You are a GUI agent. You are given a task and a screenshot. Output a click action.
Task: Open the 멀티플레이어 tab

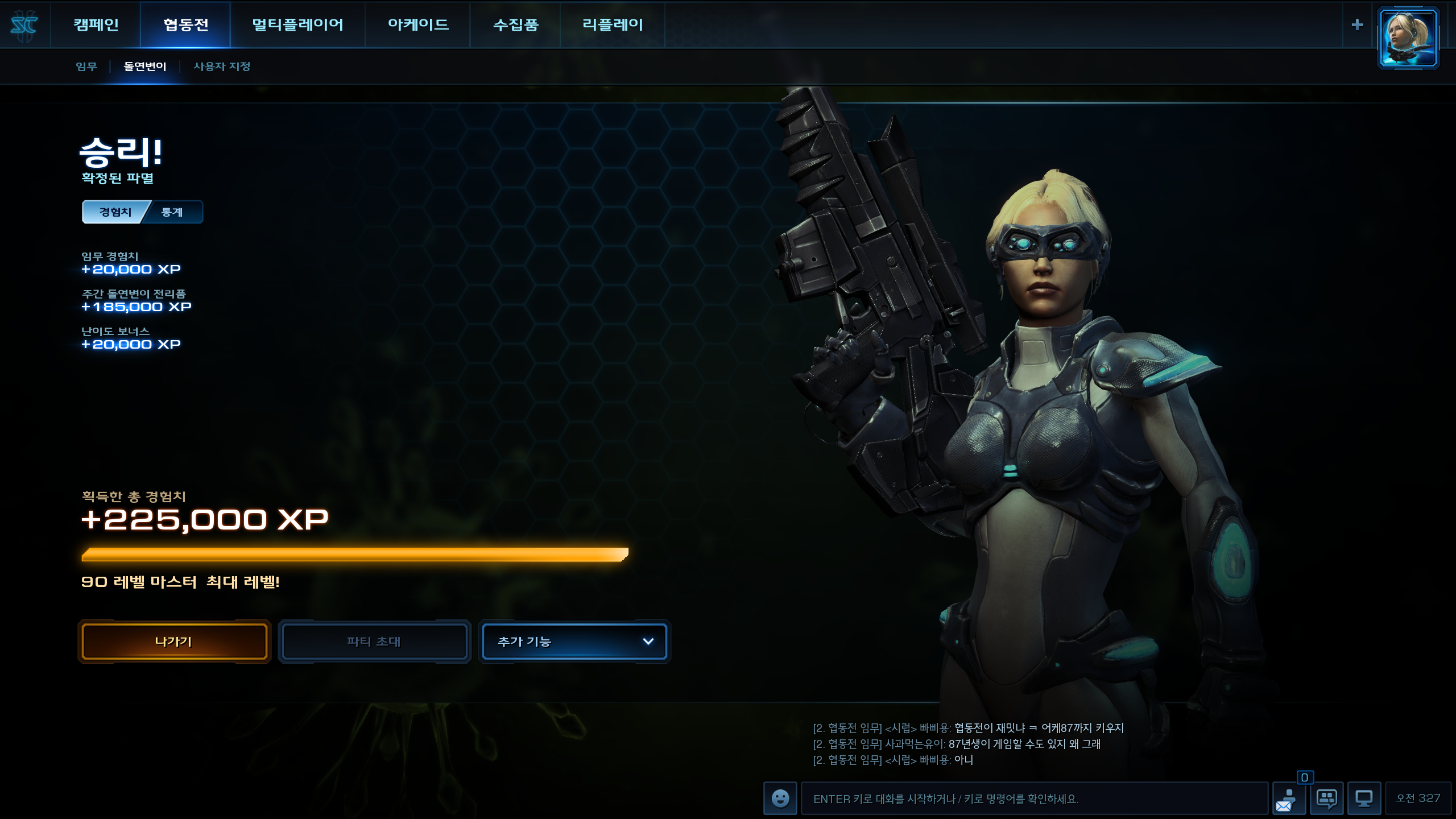coord(297,24)
